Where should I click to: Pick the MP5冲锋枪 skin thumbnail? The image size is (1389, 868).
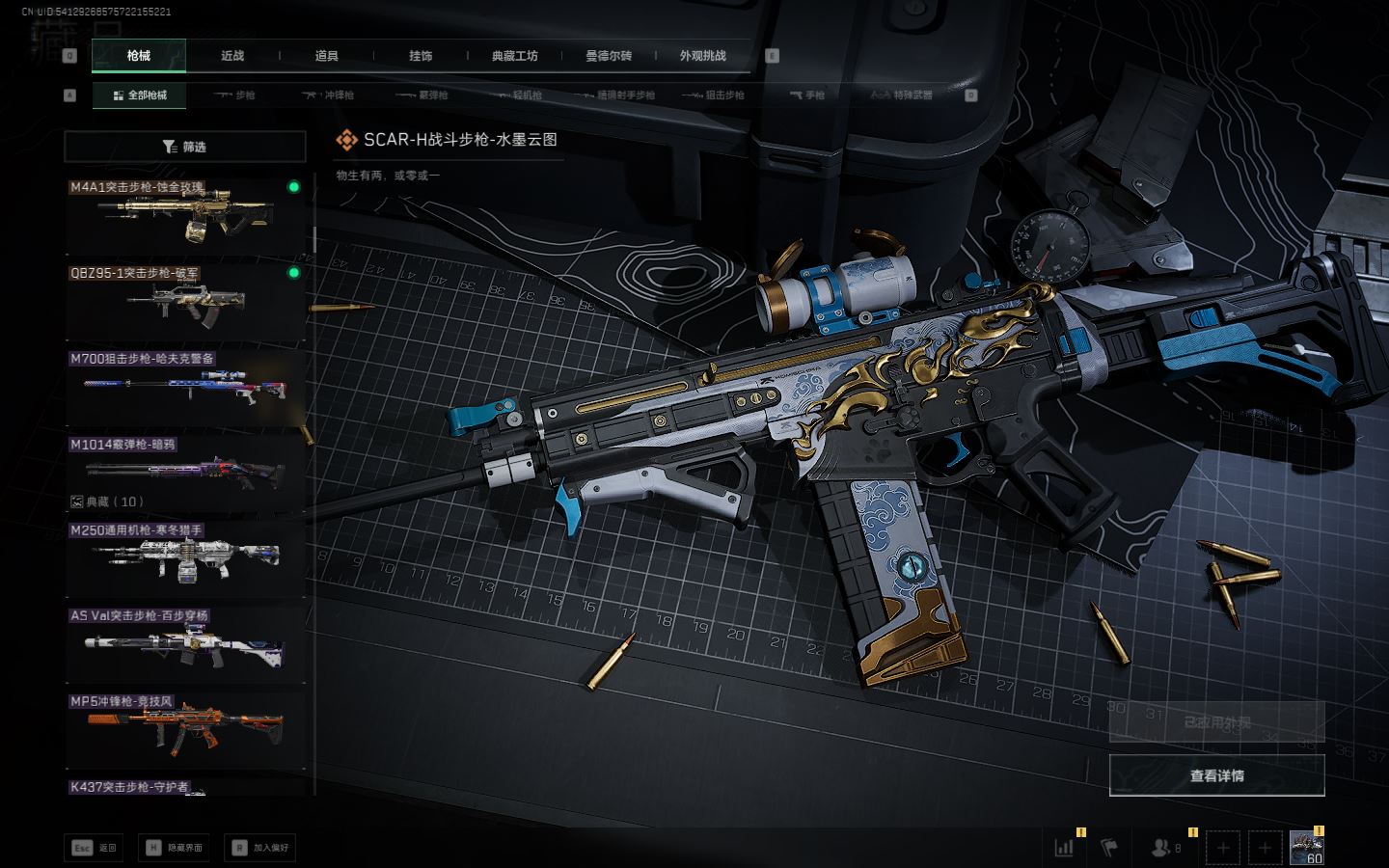pyautogui.click(x=184, y=730)
